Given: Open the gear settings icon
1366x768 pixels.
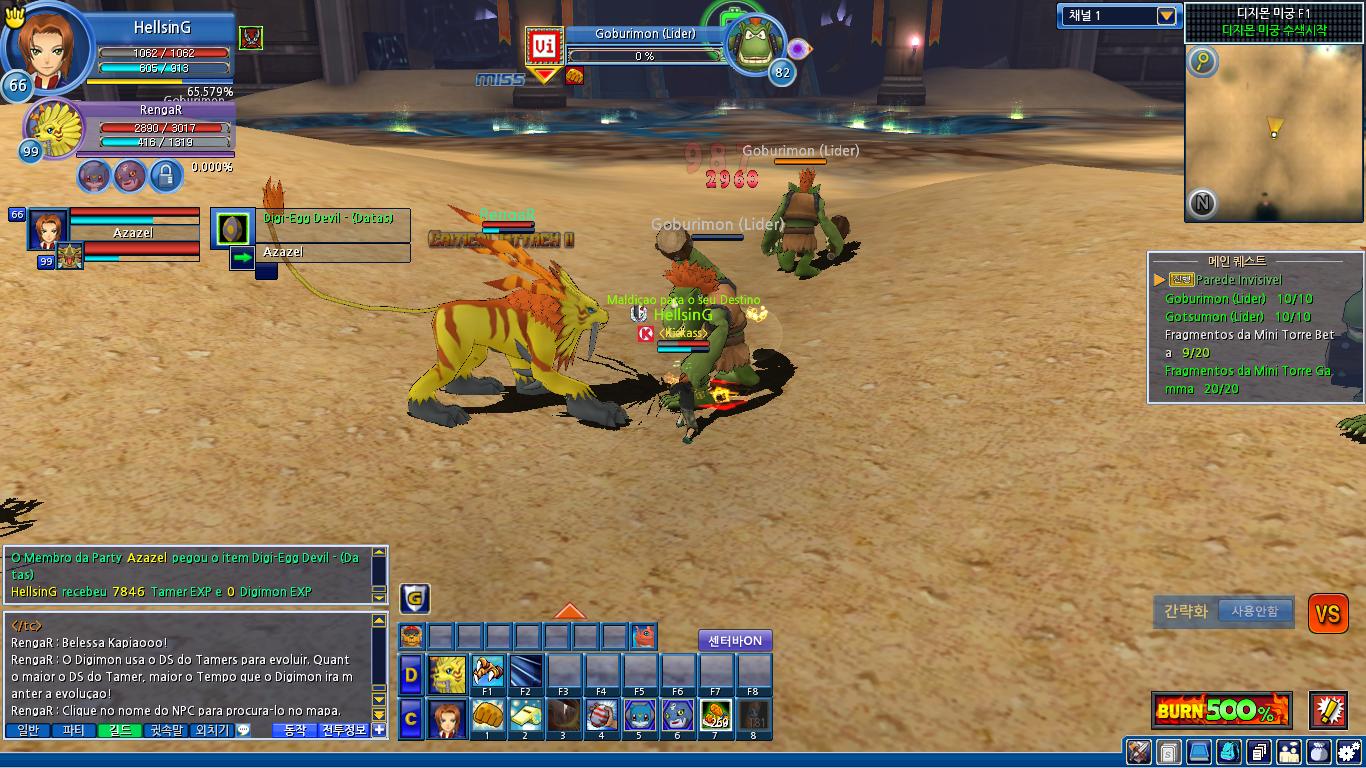Looking at the screenshot, I should (x=1349, y=752).
